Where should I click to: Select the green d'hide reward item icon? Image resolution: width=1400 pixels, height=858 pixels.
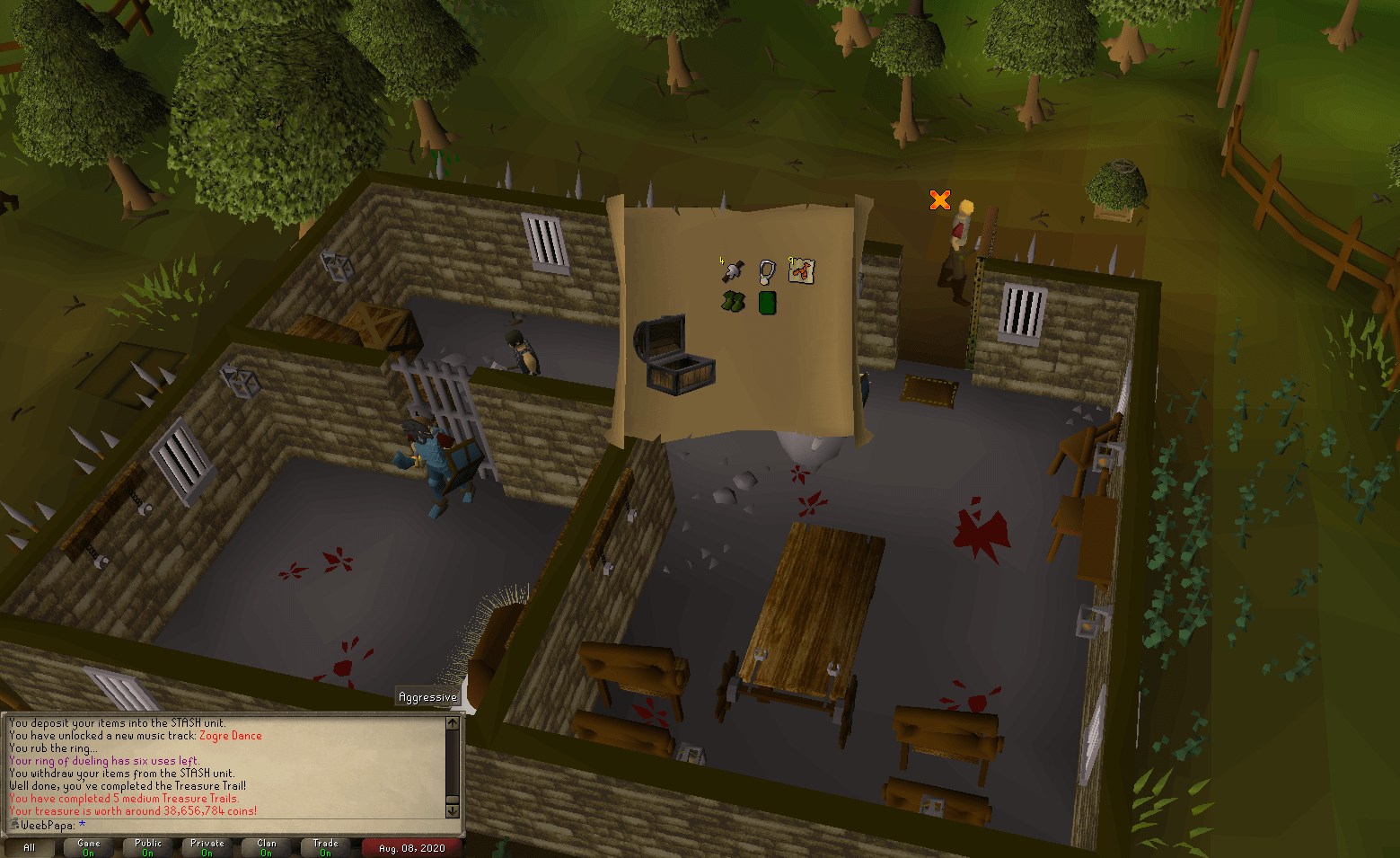[x=766, y=303]
